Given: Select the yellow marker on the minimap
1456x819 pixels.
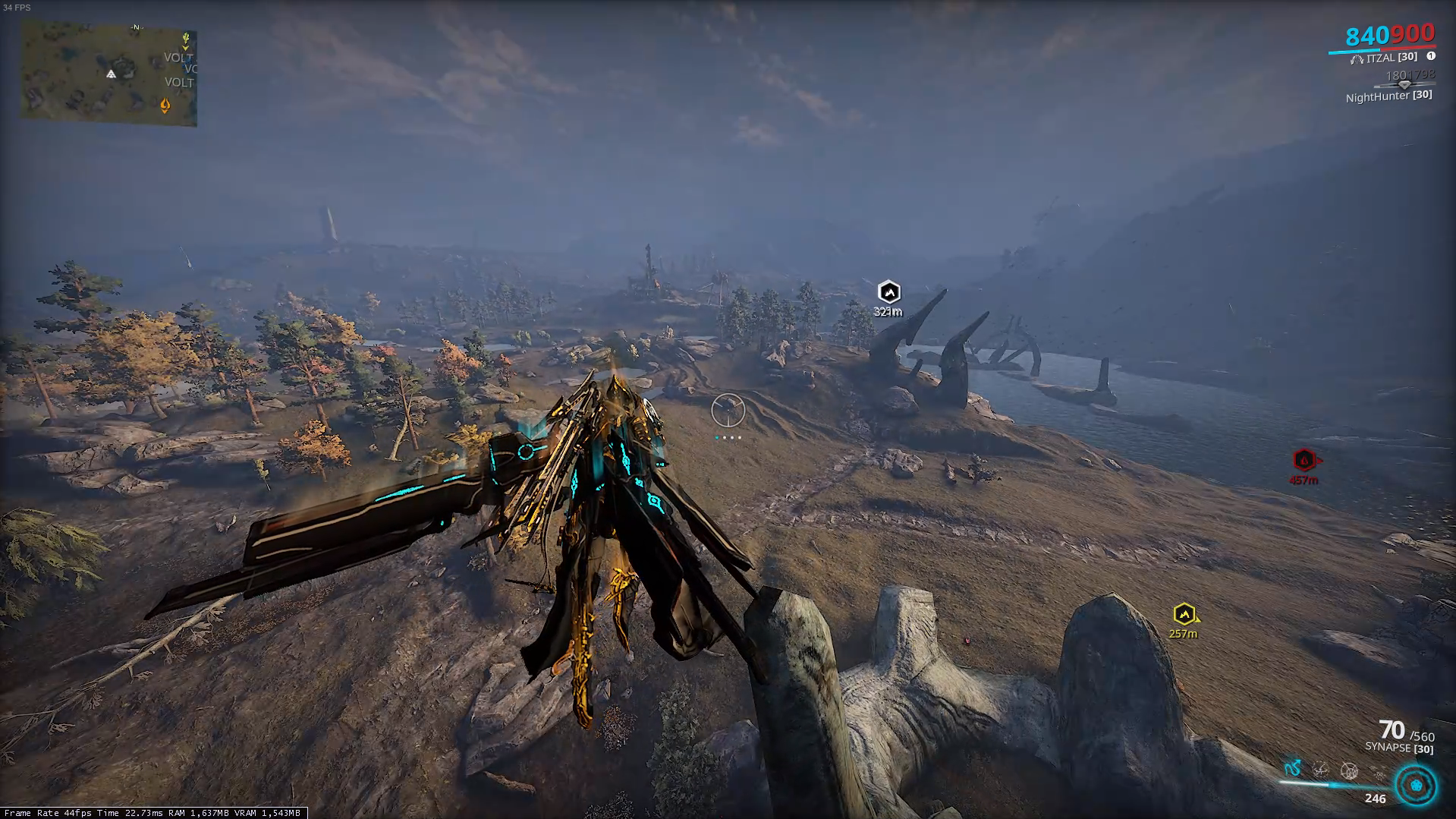Looking at the screenshot, I should [x=186, y=38].
